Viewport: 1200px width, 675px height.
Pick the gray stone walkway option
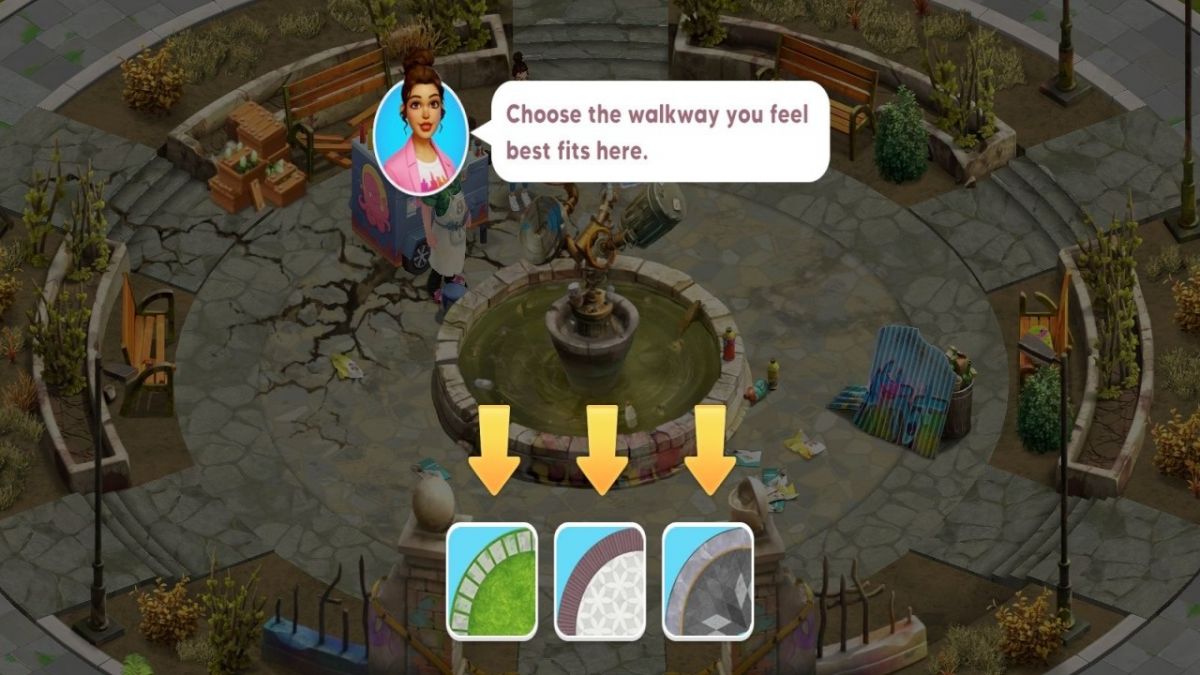tap(708, 581)
